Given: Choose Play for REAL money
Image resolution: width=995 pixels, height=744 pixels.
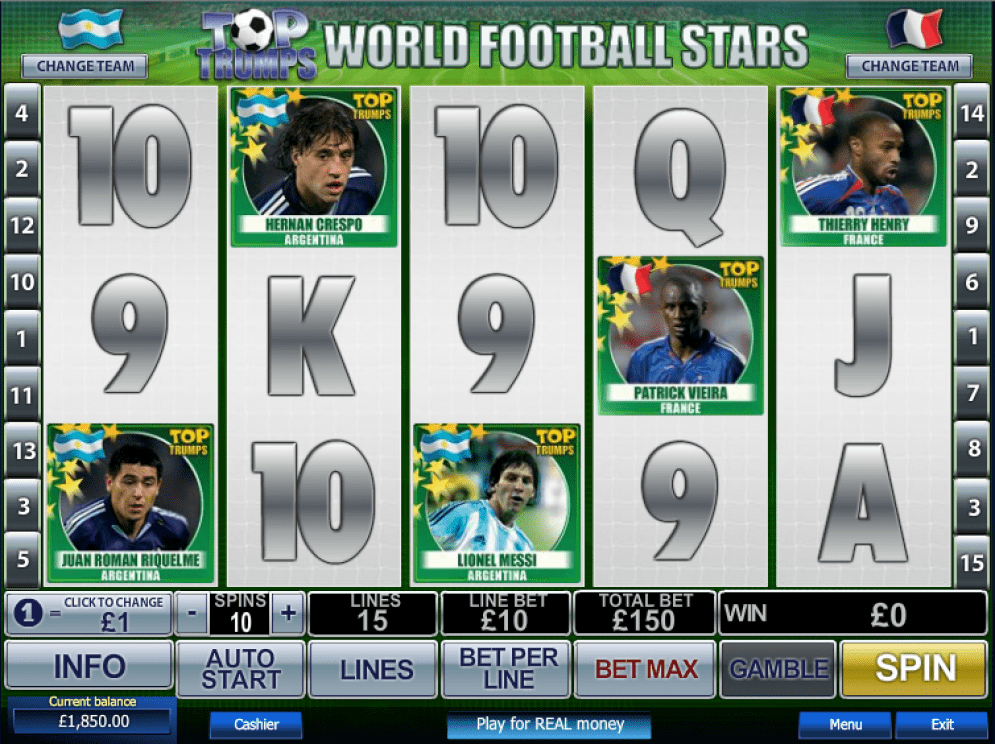Looking at the screenshot, I should (549, 724).
